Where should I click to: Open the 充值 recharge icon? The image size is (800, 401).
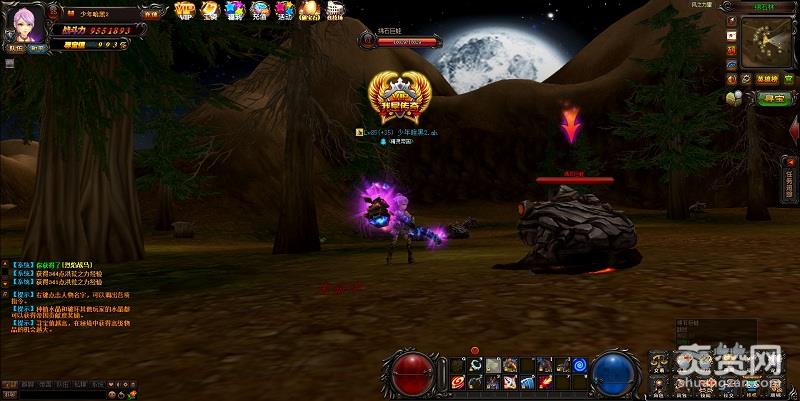point(259,10)
